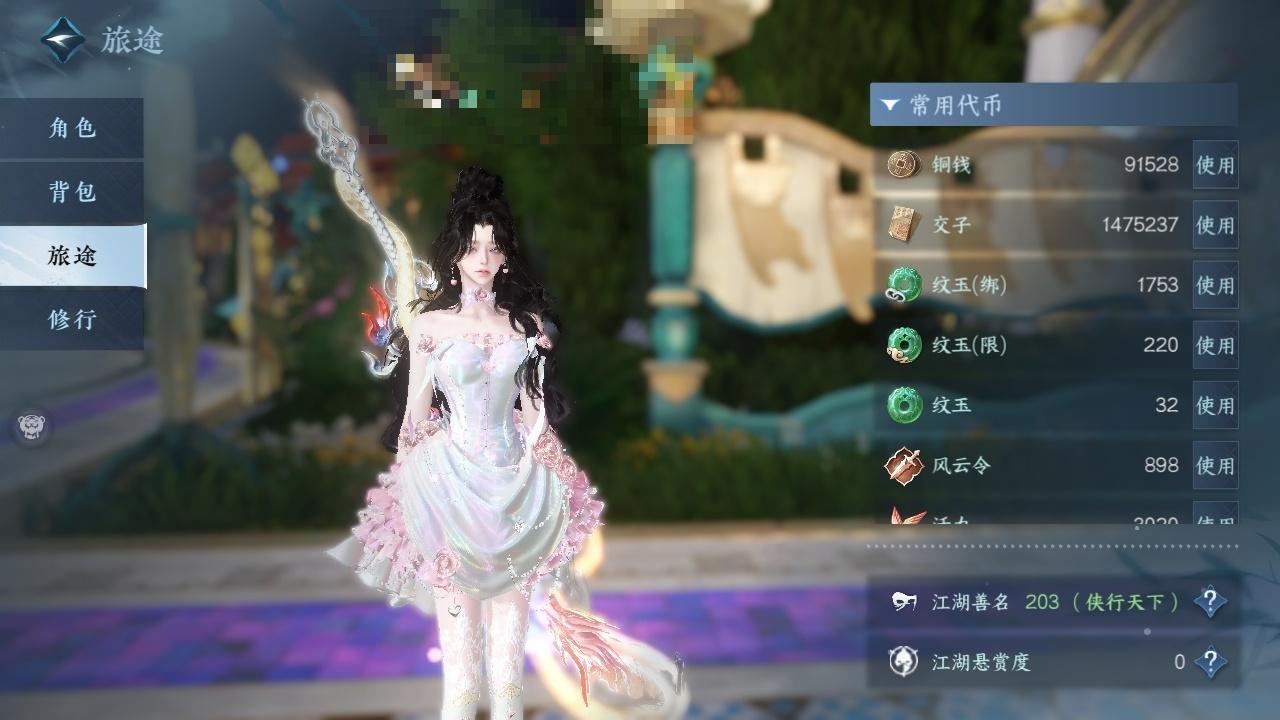Select the 铜钱 coin icon
The height and width of the screenshot is (720, 1280).
[x=904, y=164]
